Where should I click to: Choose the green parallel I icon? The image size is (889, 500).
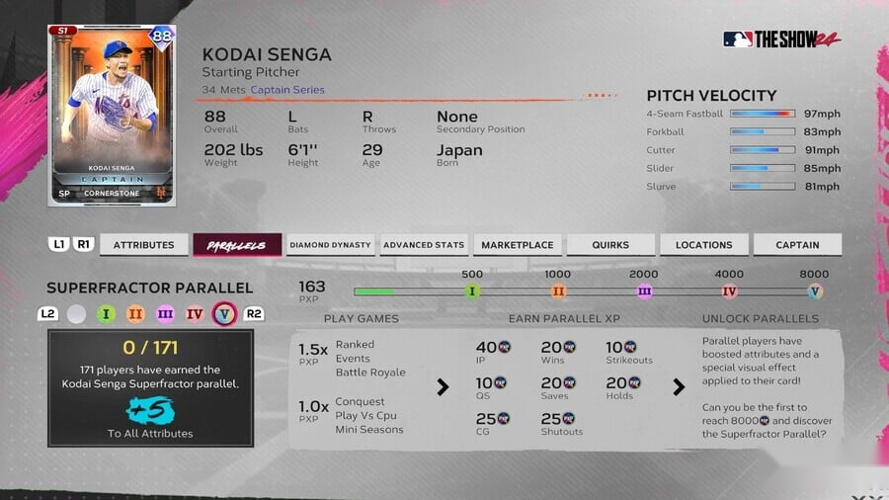(x=106, y=314)
